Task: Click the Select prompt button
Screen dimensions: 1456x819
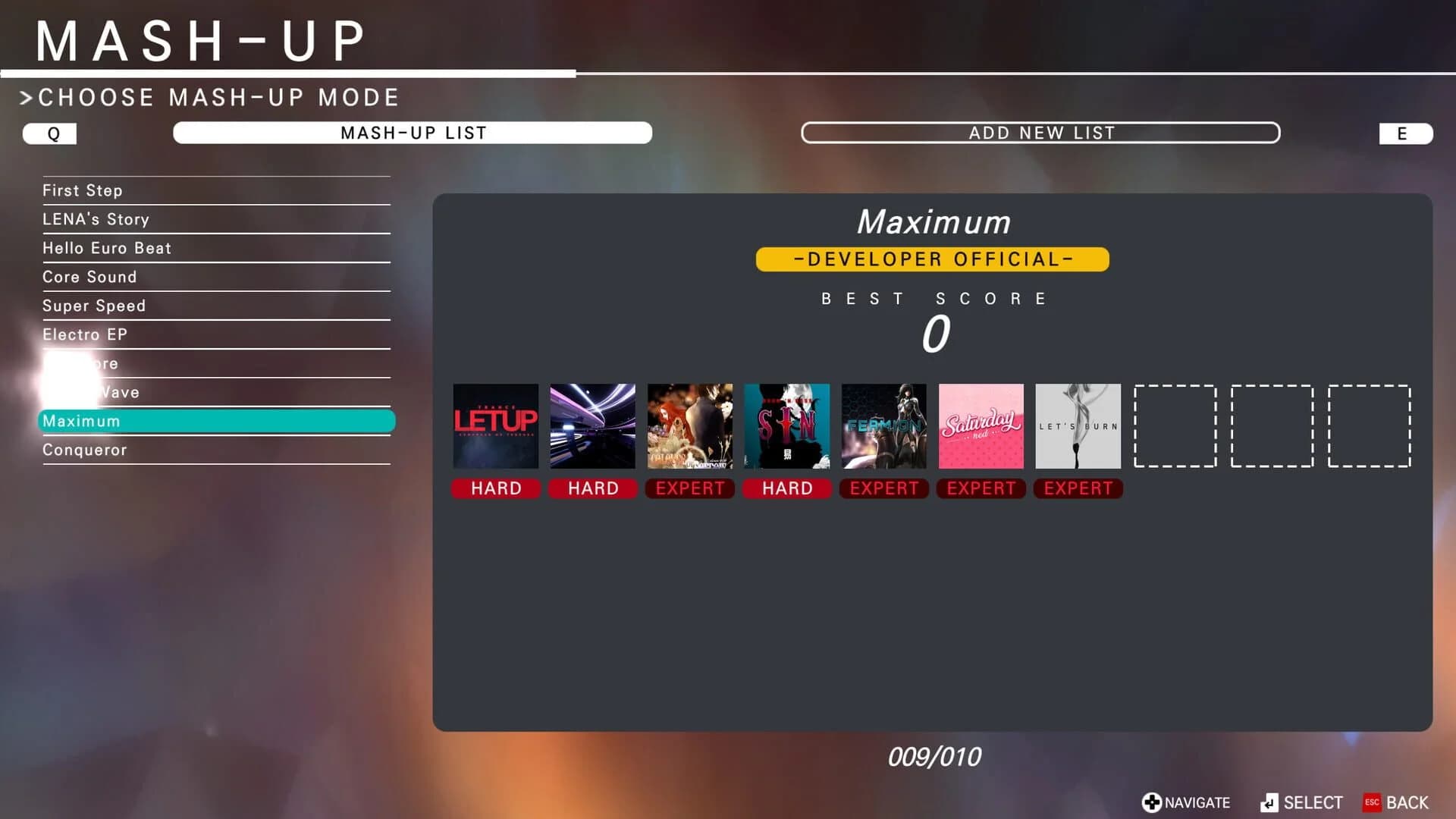Action: (x=1301, y=802)
